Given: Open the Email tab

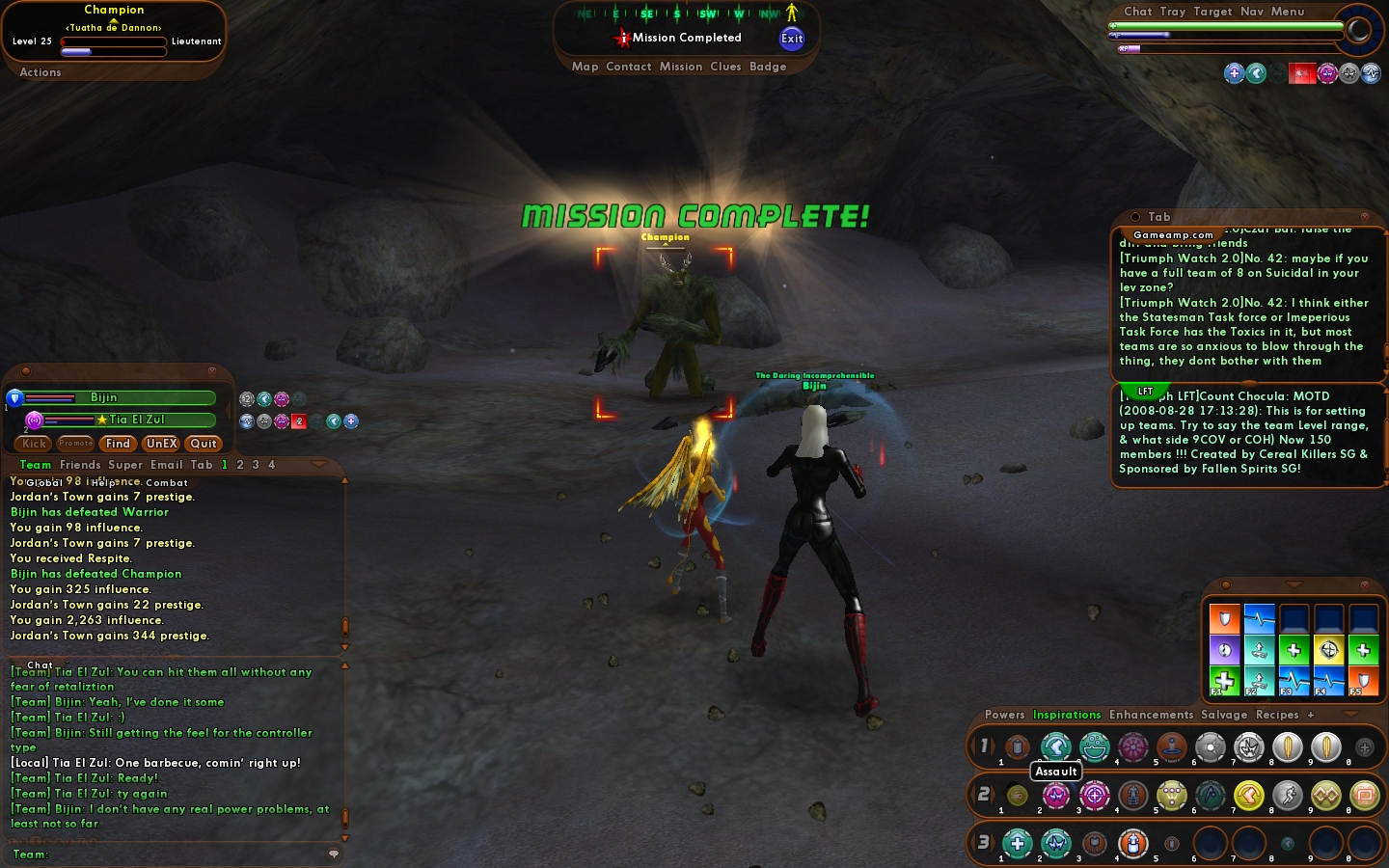Looking at the screenshot, I should 166,465.
